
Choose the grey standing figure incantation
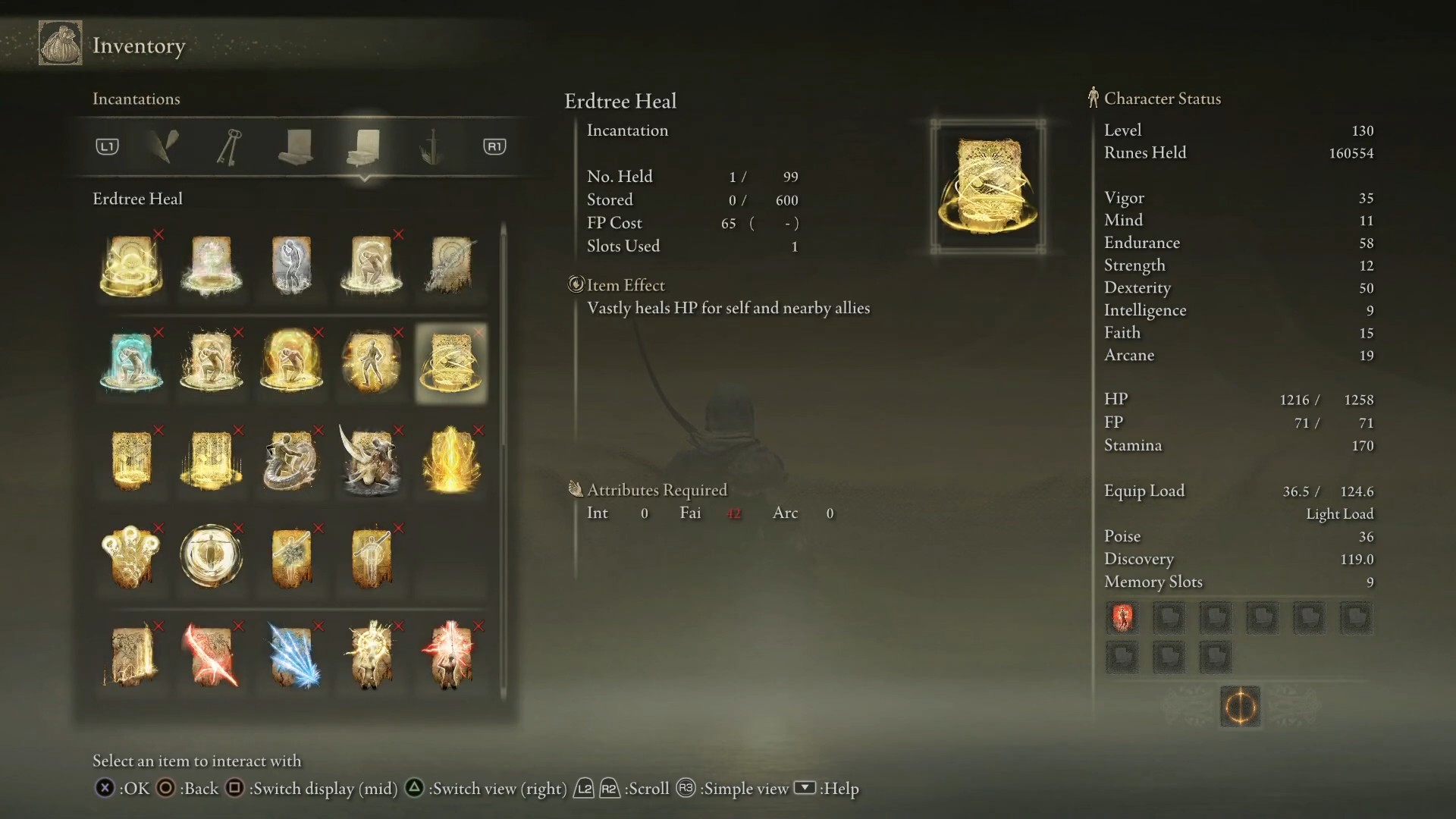coord(292,265)
